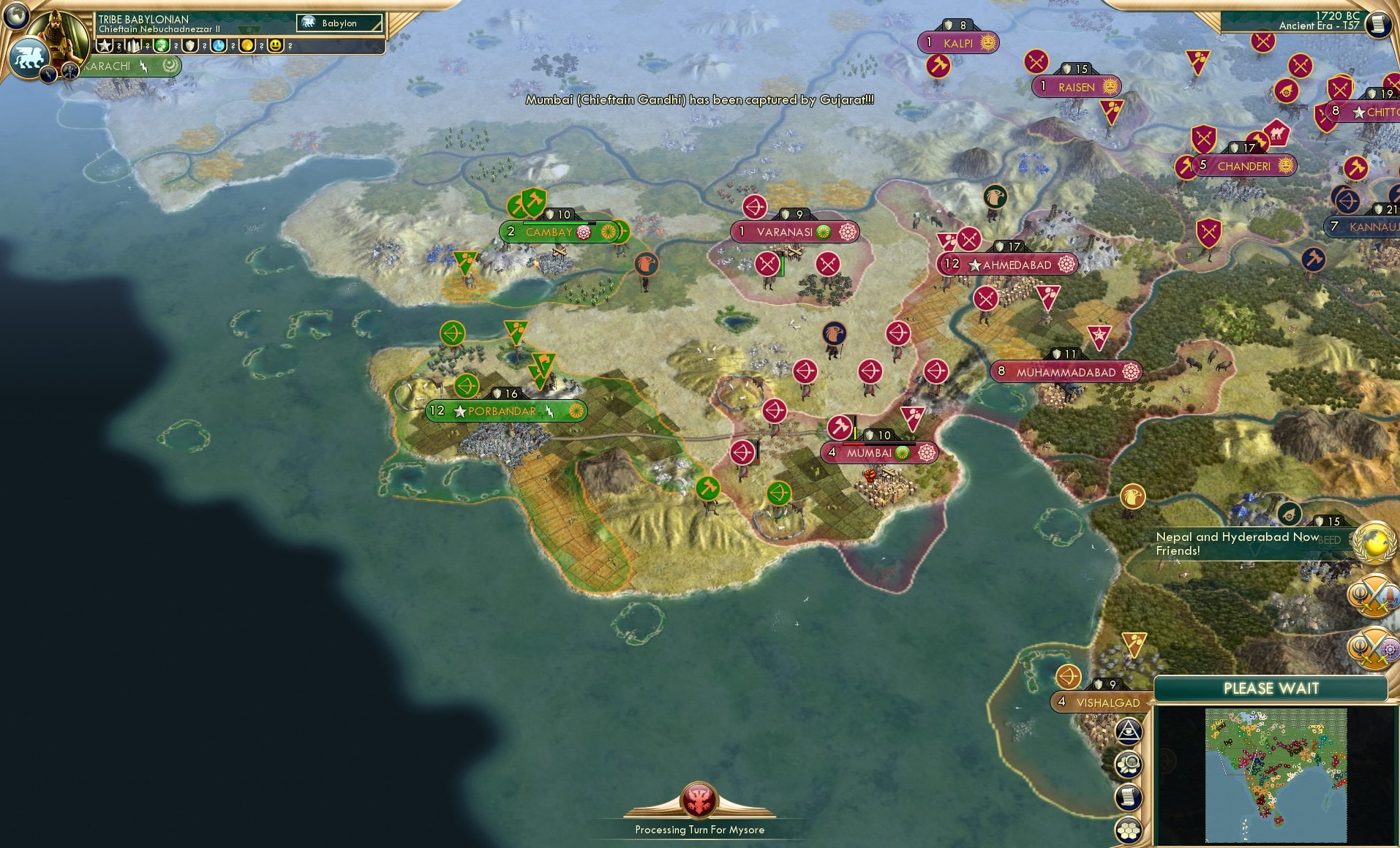1400x848 pixels.
Task: Toggle the globe view button in top-left corner
Action: [16, 15]
